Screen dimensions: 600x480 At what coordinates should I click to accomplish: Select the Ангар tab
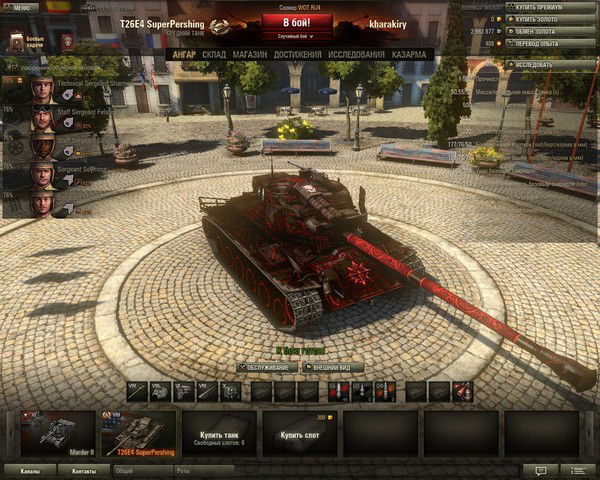183,54
